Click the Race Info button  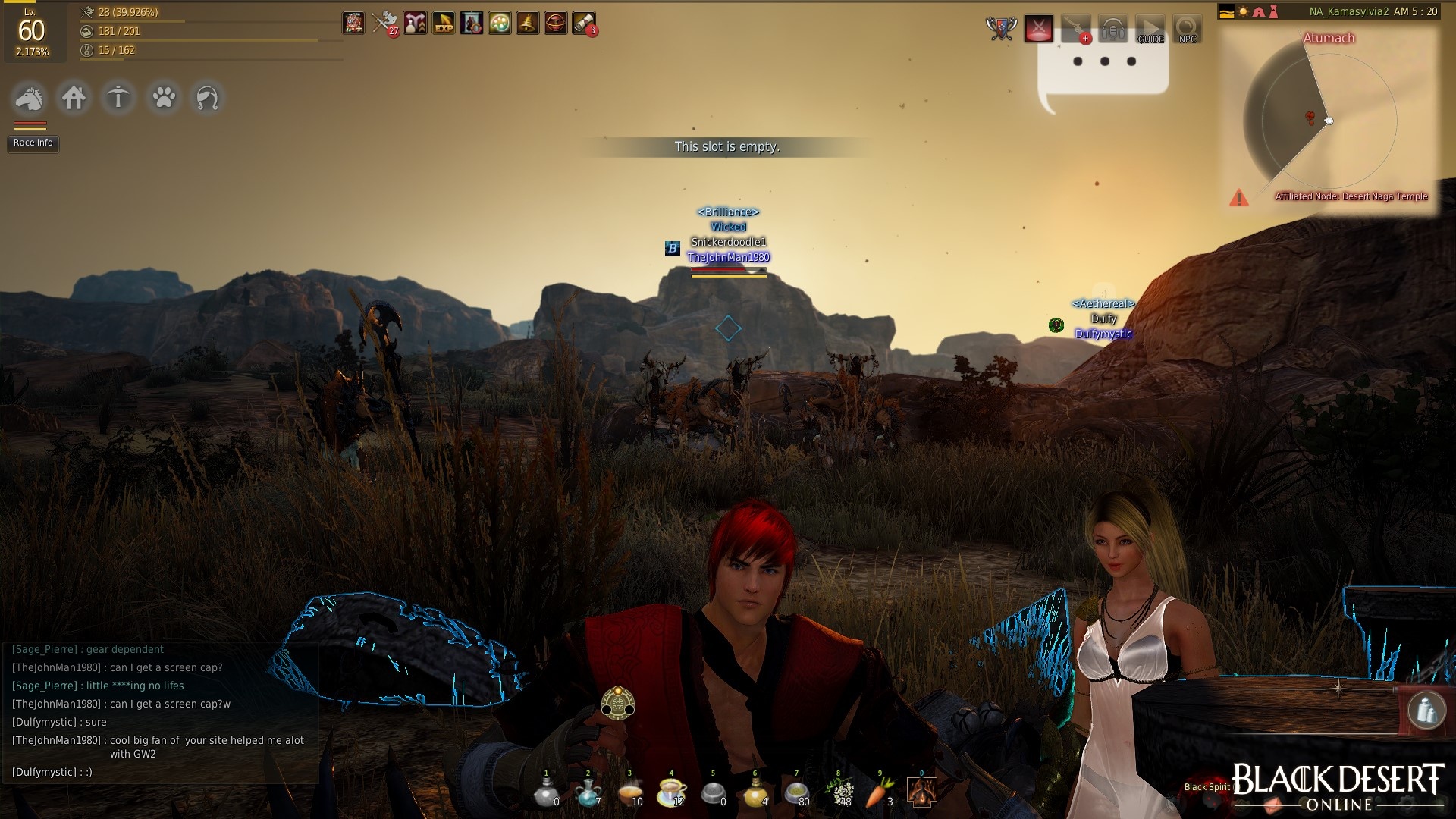(33, 143)
